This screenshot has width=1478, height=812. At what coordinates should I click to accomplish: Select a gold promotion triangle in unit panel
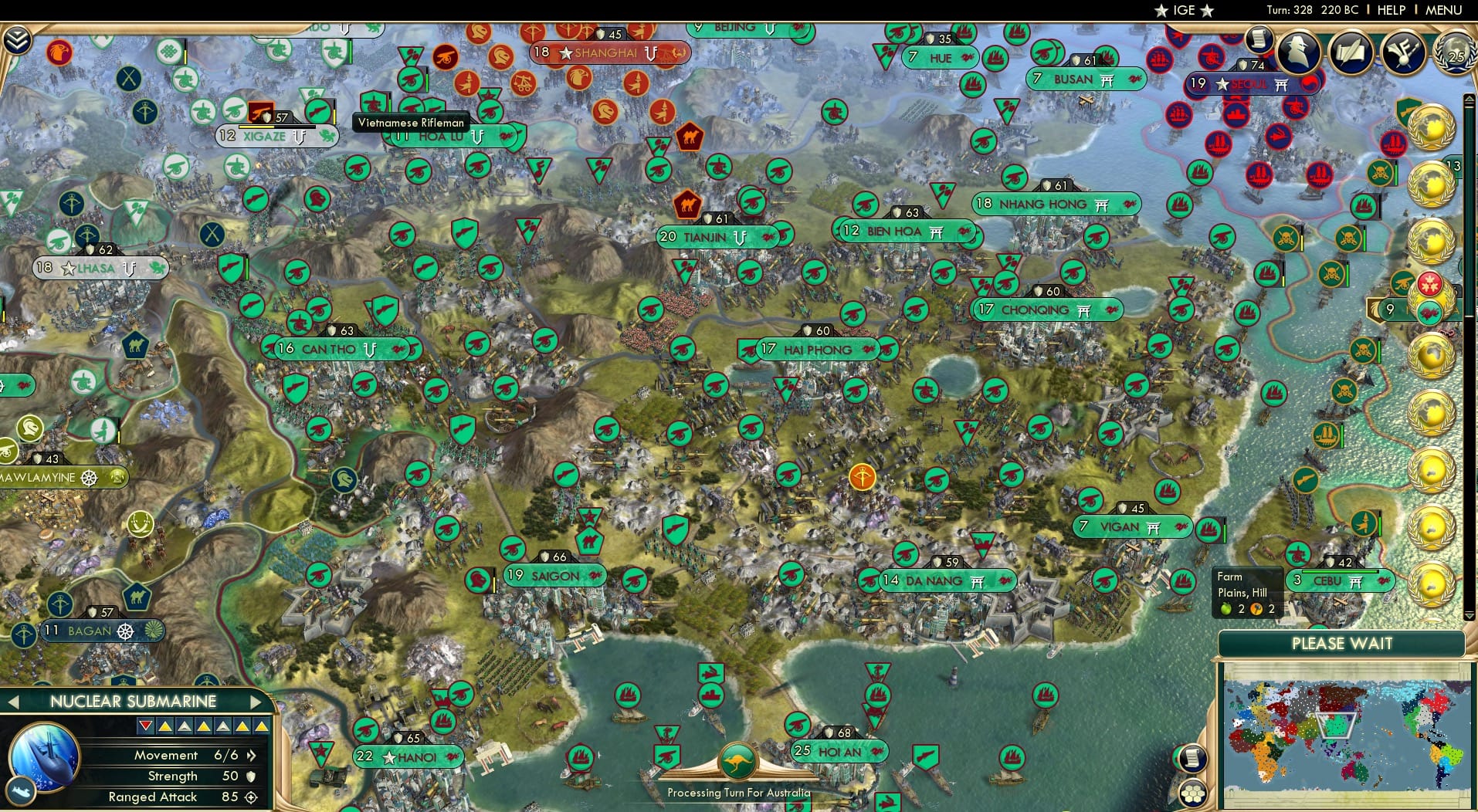point(167,726)
